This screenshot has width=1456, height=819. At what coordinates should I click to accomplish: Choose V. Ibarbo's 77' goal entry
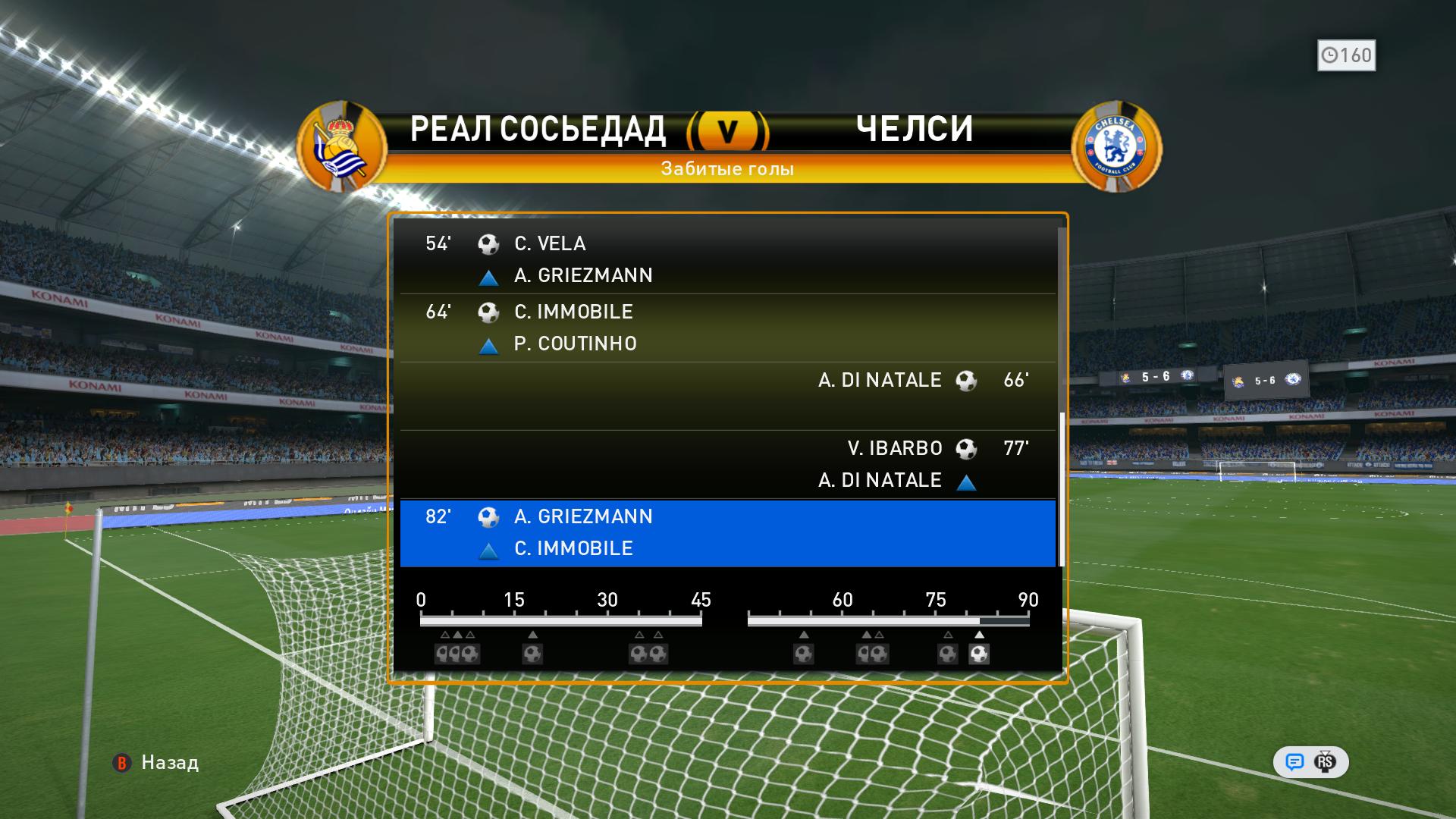[726, 464]
